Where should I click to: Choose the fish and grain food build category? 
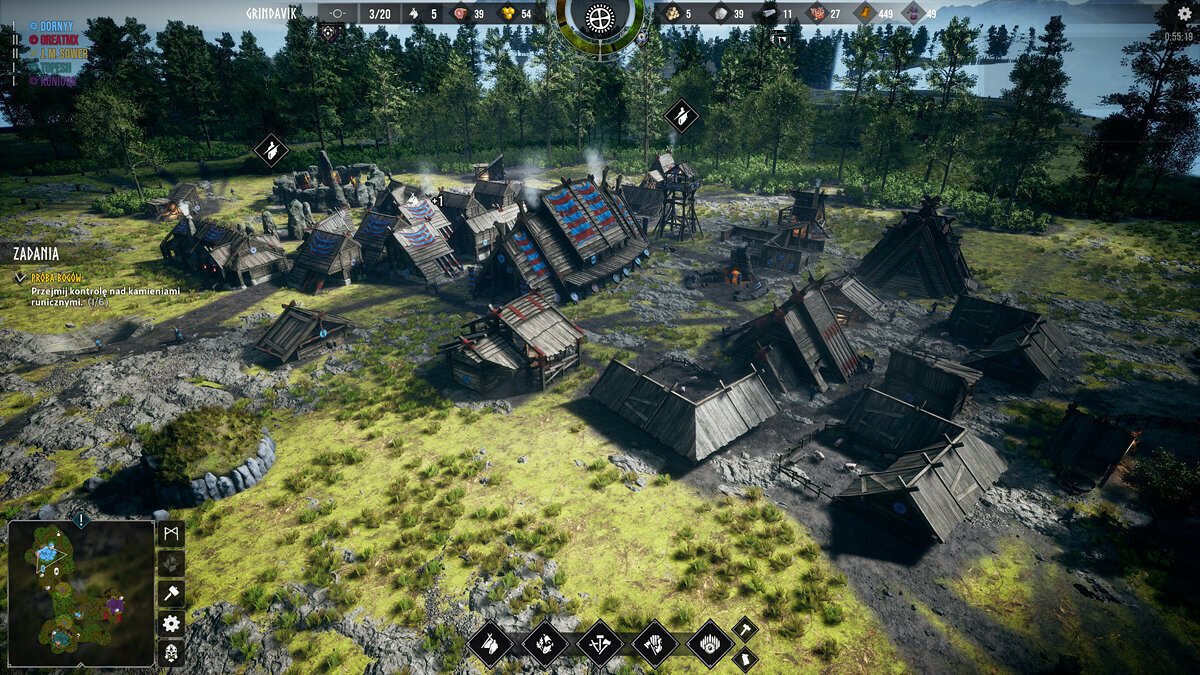[545, 643]
